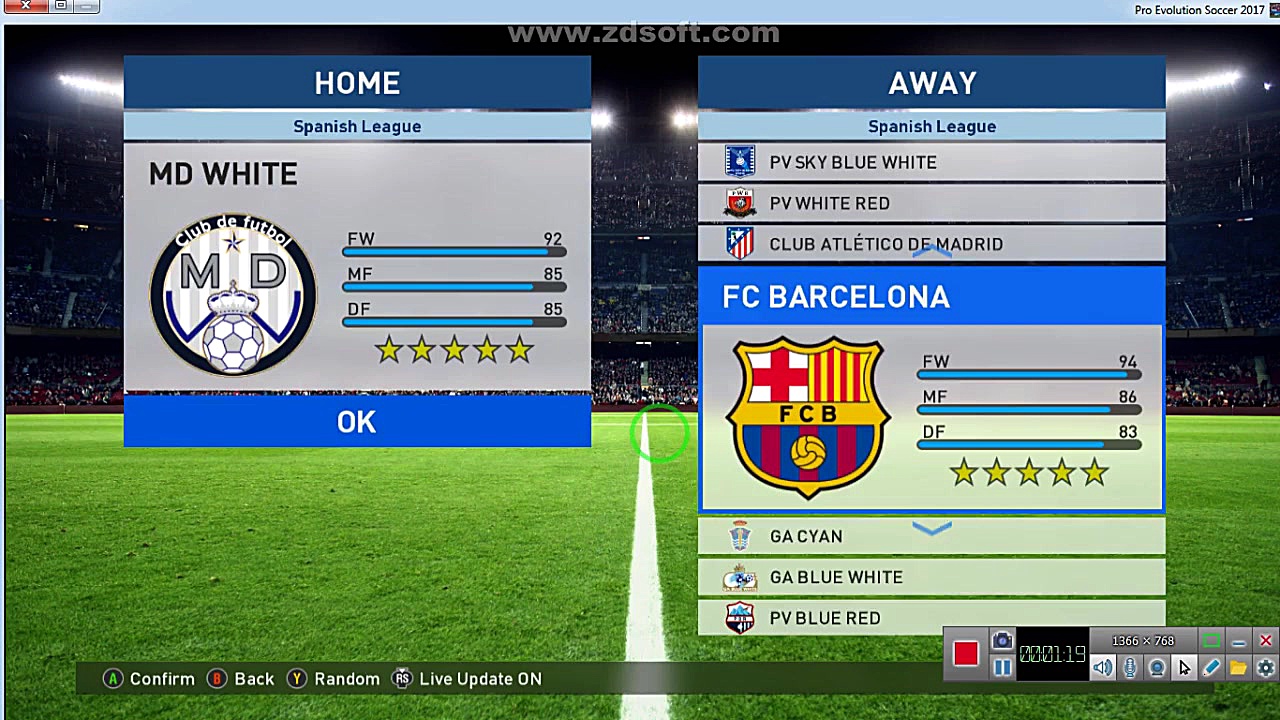
Task: Open recorder settings gear icon
Action: tap(1265, 668)
